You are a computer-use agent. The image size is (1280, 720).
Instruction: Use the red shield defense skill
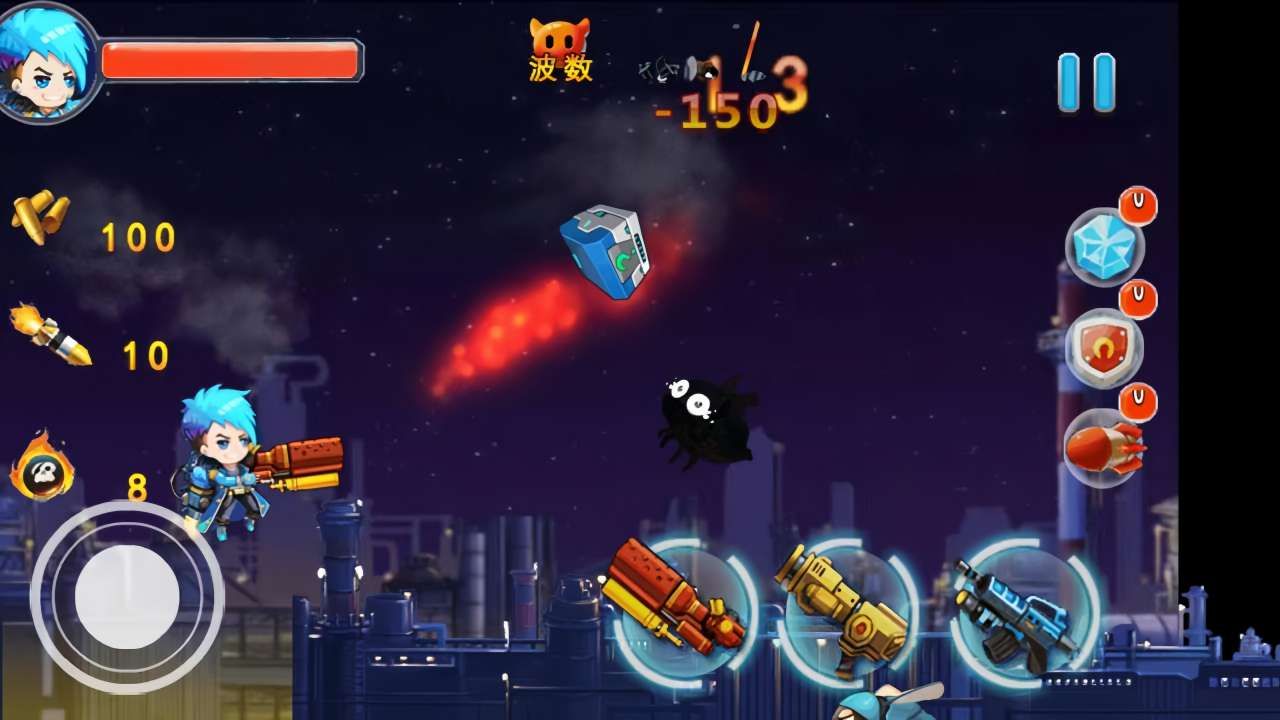(1103, 348)
